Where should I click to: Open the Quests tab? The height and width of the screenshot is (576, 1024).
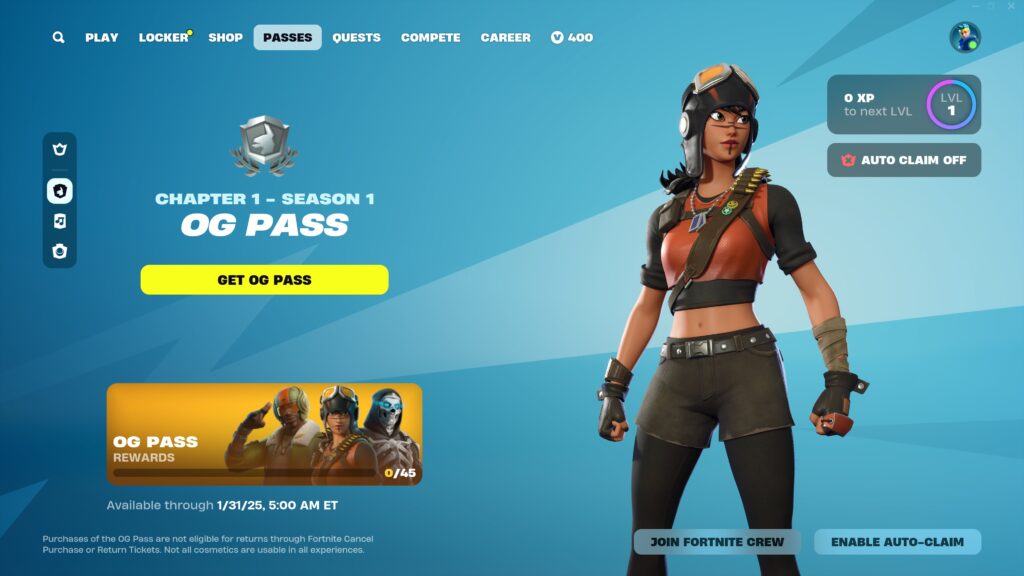coord(356,38)
